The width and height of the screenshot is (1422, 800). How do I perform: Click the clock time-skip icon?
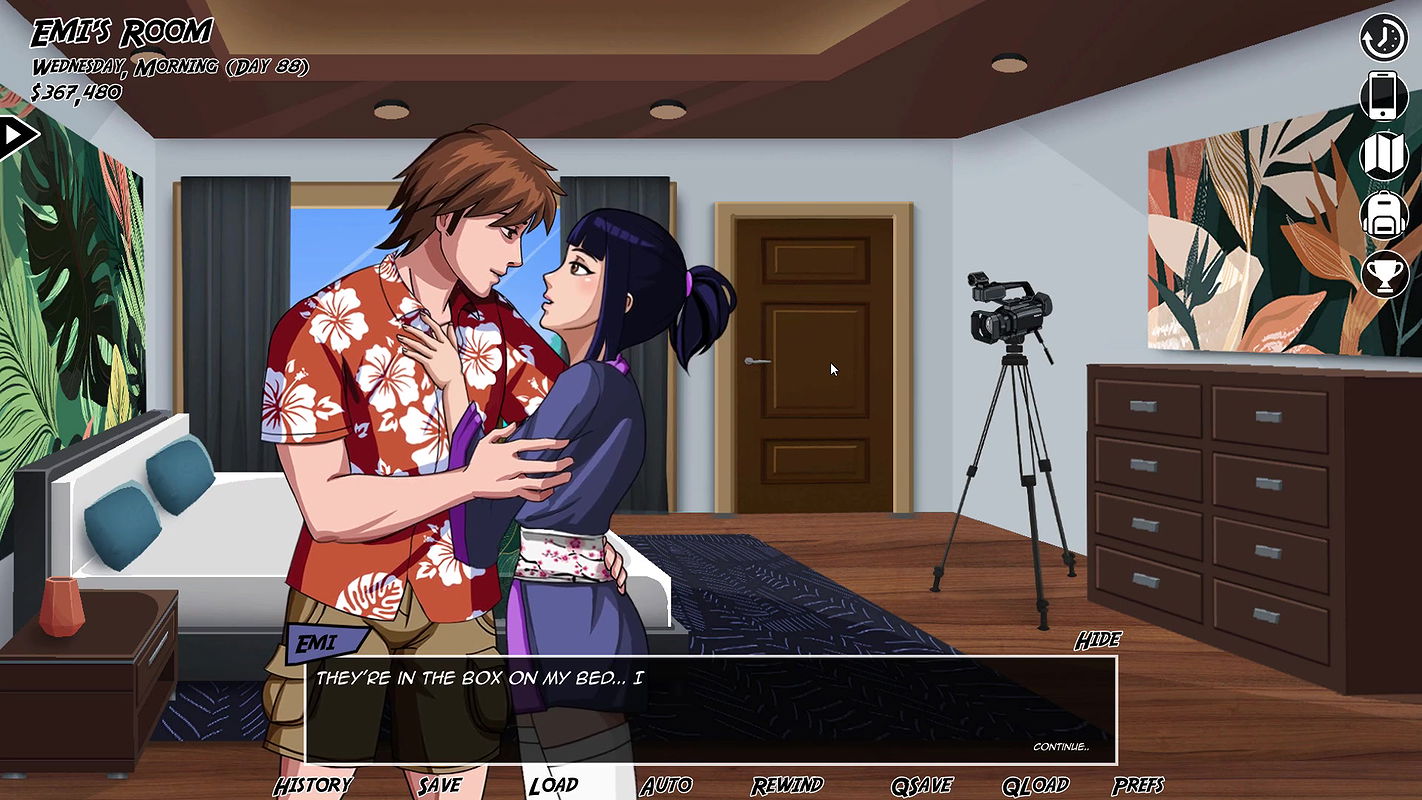[1384, 38]
